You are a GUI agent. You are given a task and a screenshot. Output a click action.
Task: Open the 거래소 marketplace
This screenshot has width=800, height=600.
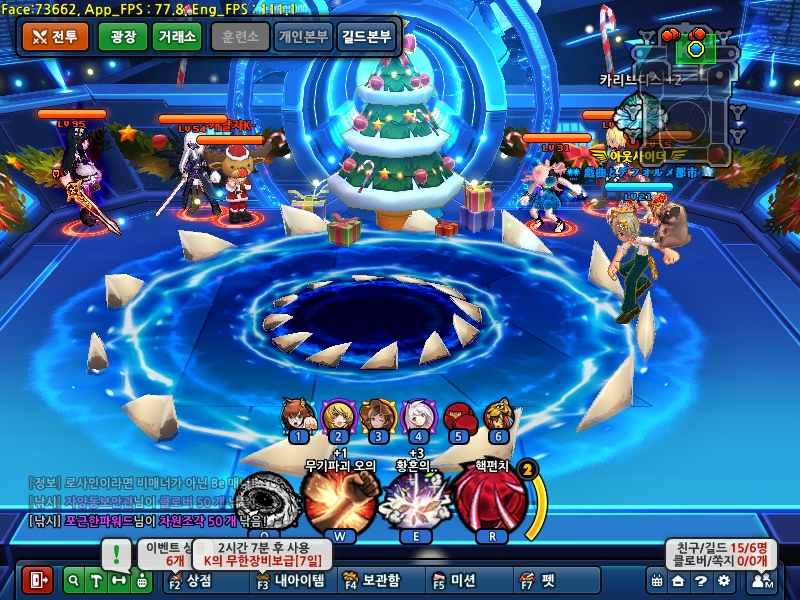[x=179, y=37]
